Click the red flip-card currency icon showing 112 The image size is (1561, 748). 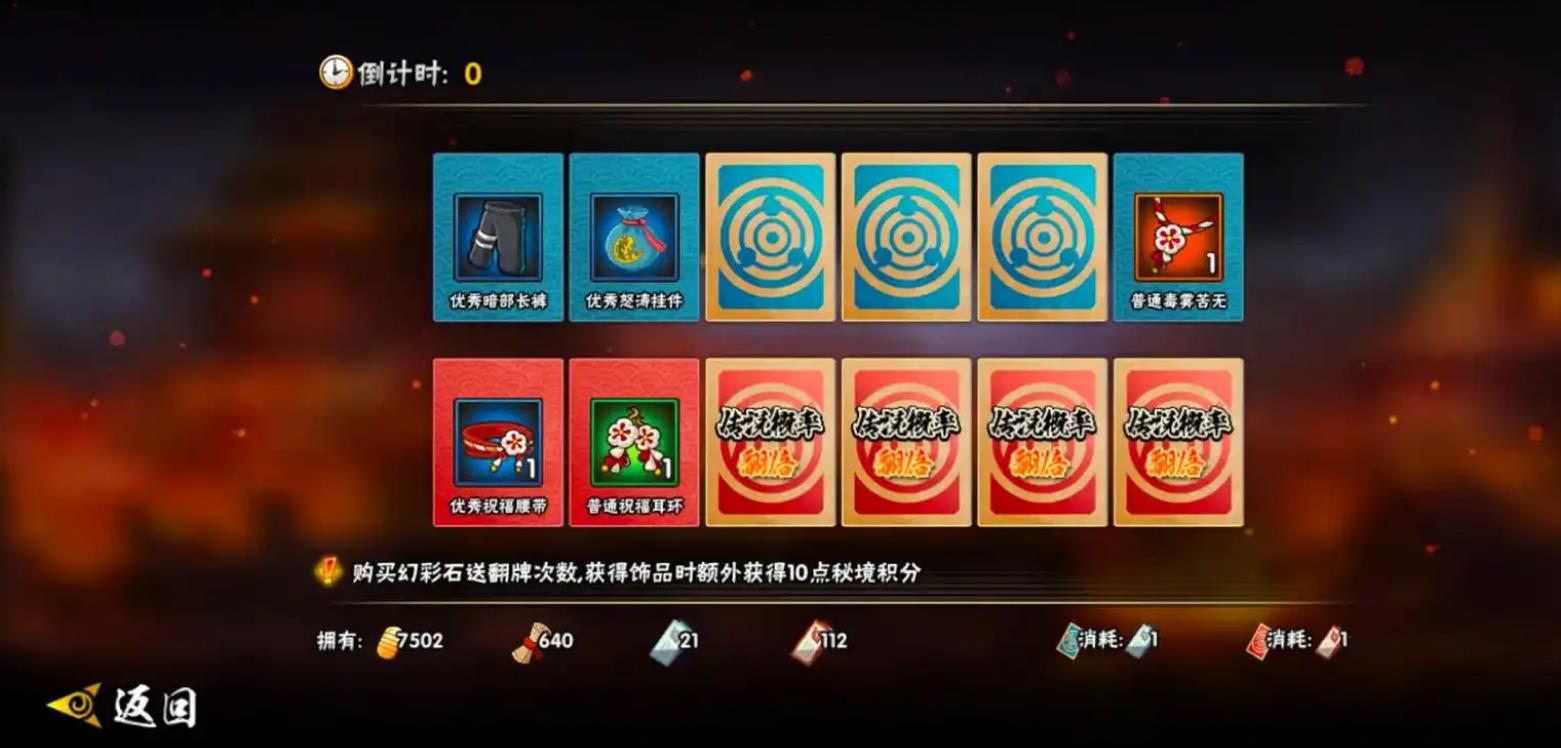(808, 640)
